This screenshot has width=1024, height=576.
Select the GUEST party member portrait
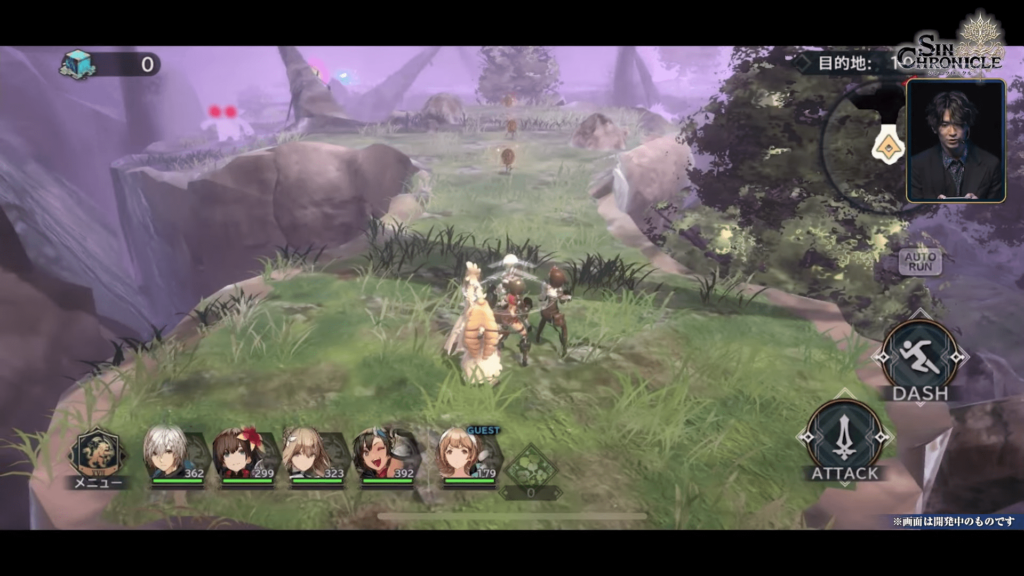[460, 454]
